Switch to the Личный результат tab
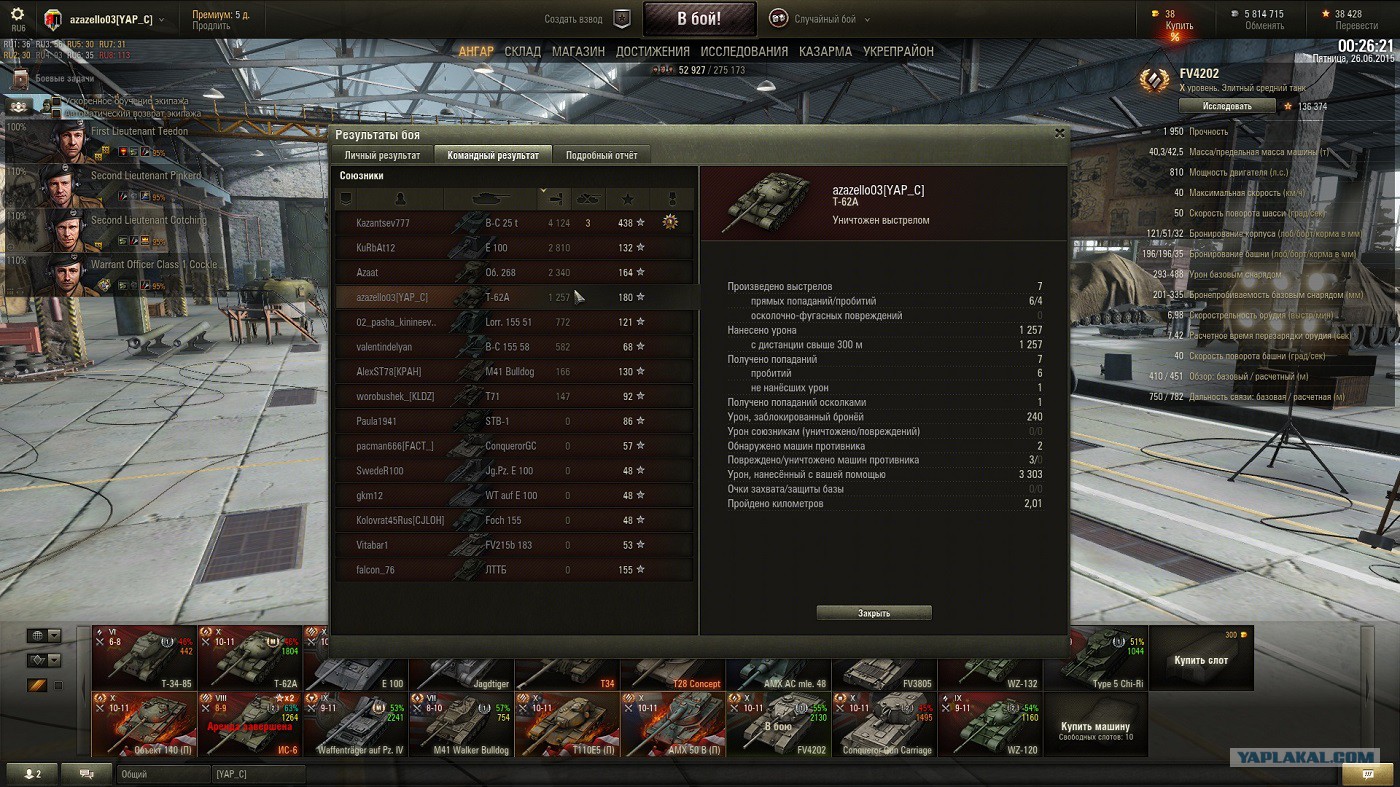This screenshot has height=787, width=1400. (382, 155)
